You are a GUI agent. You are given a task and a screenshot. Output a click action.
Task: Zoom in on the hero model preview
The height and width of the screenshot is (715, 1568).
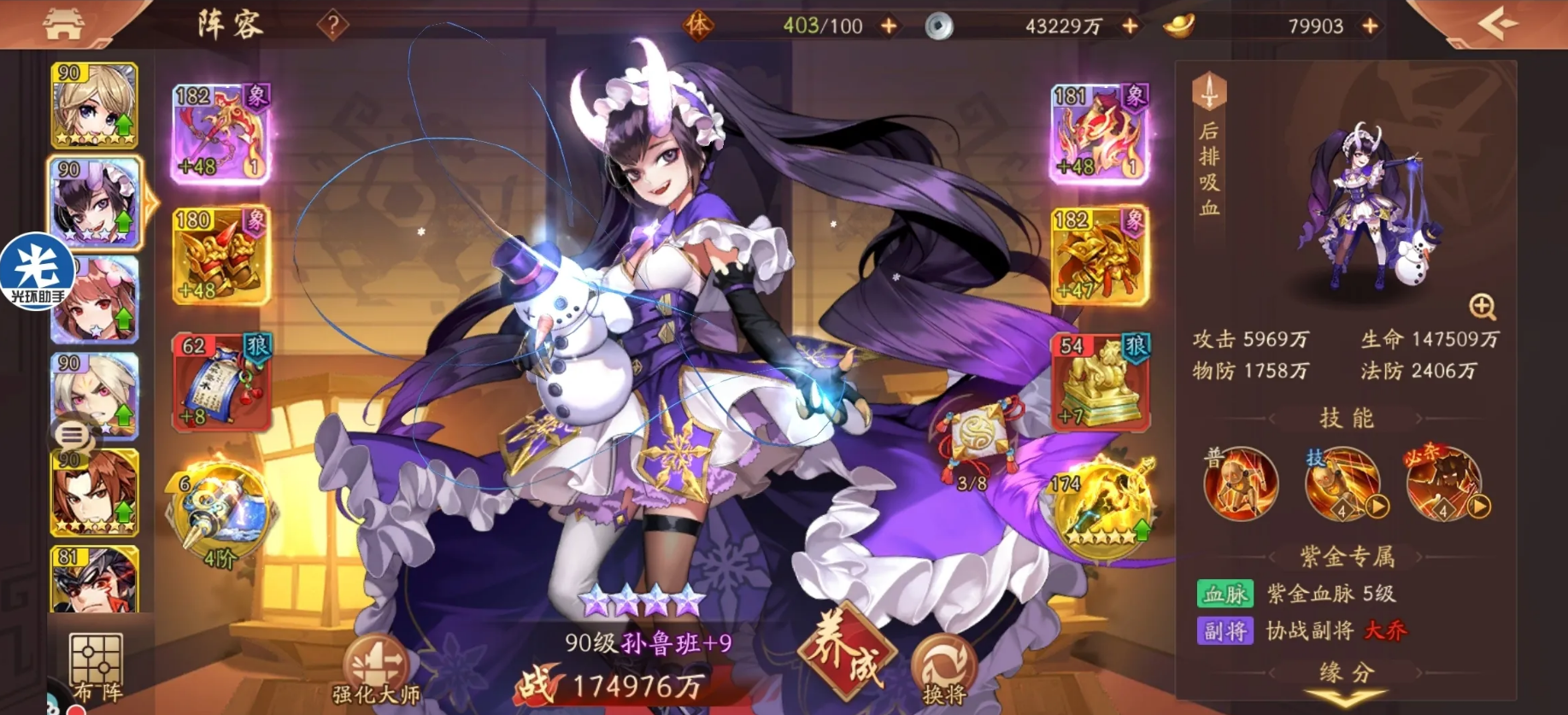click(x=1482, y=306)
